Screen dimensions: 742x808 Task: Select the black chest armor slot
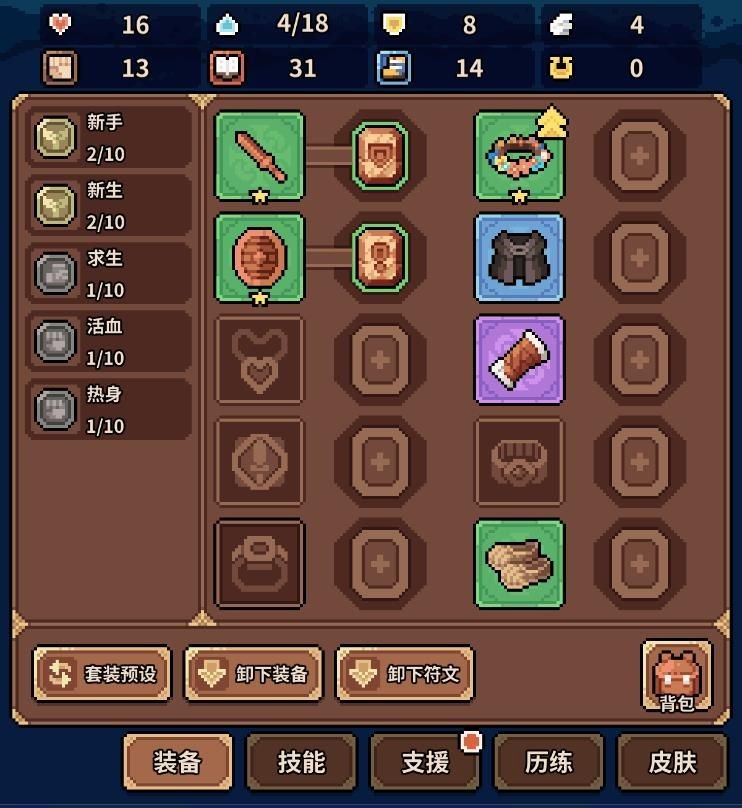[x=519, y=257]
